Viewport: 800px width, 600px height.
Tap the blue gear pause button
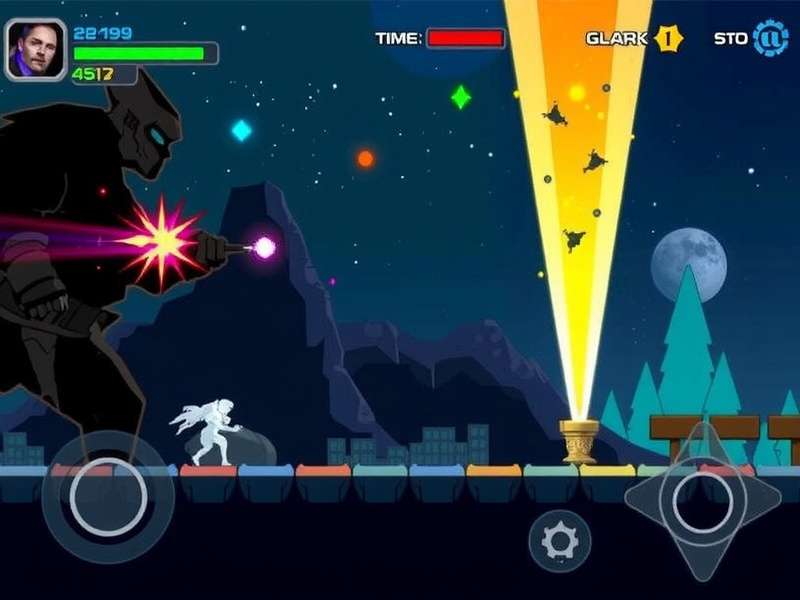(771, 39)
